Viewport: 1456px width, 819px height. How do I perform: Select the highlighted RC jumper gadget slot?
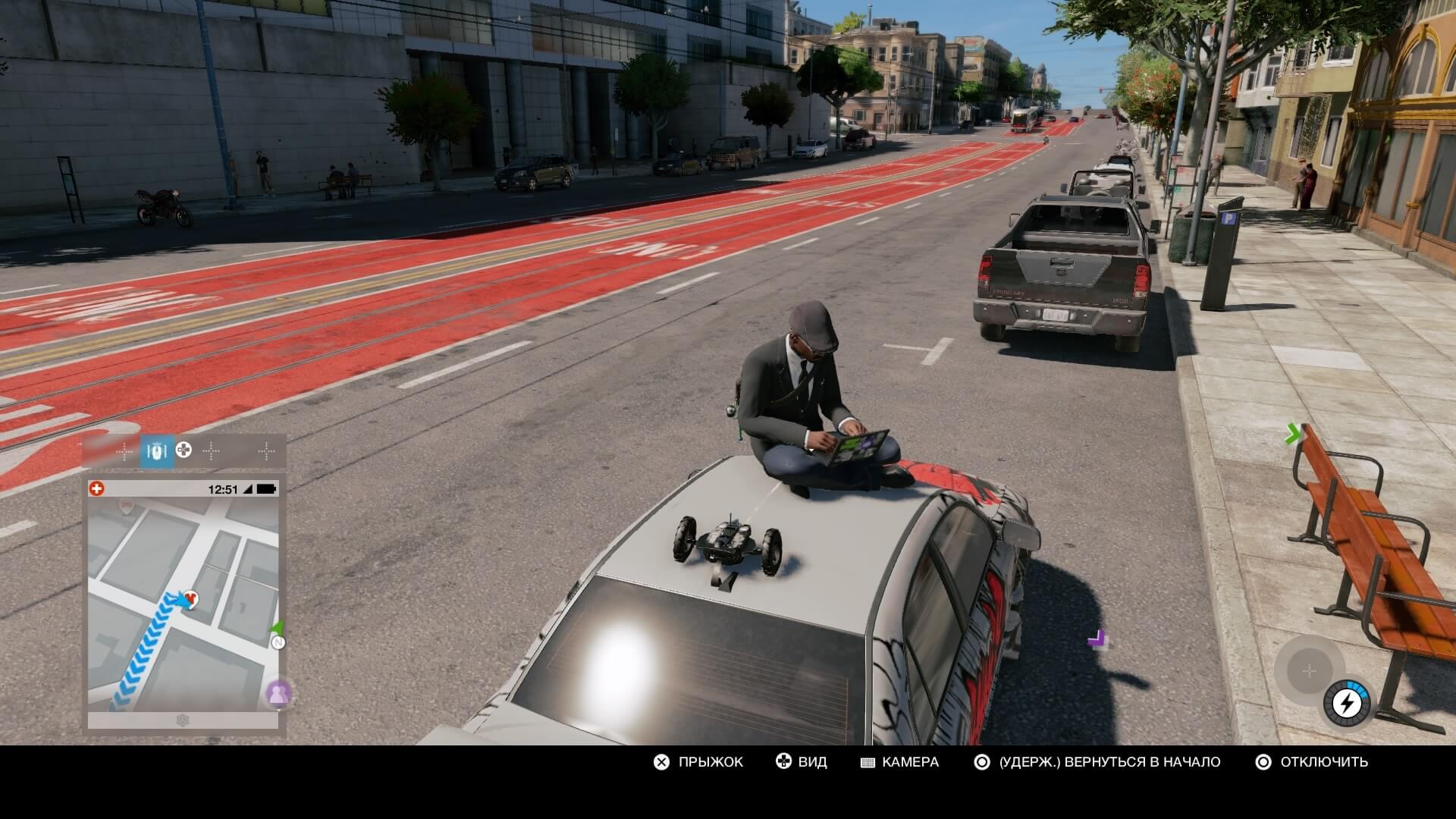[x=156, y=452]
